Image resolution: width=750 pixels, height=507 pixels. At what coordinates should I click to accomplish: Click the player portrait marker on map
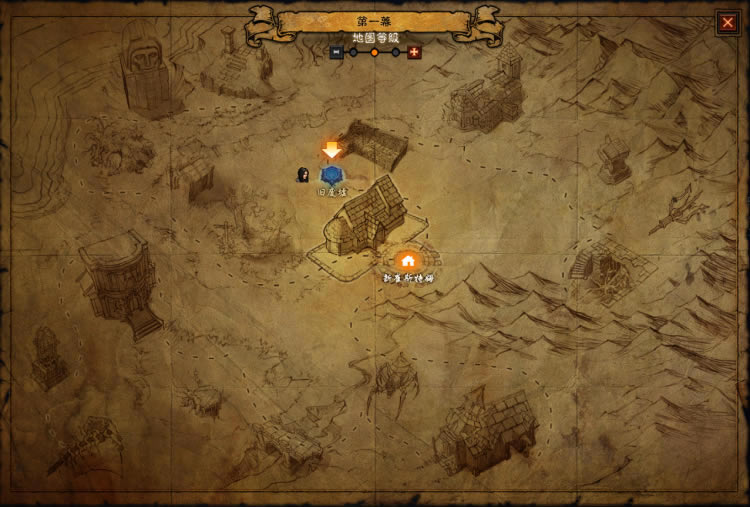pos(302,175)
